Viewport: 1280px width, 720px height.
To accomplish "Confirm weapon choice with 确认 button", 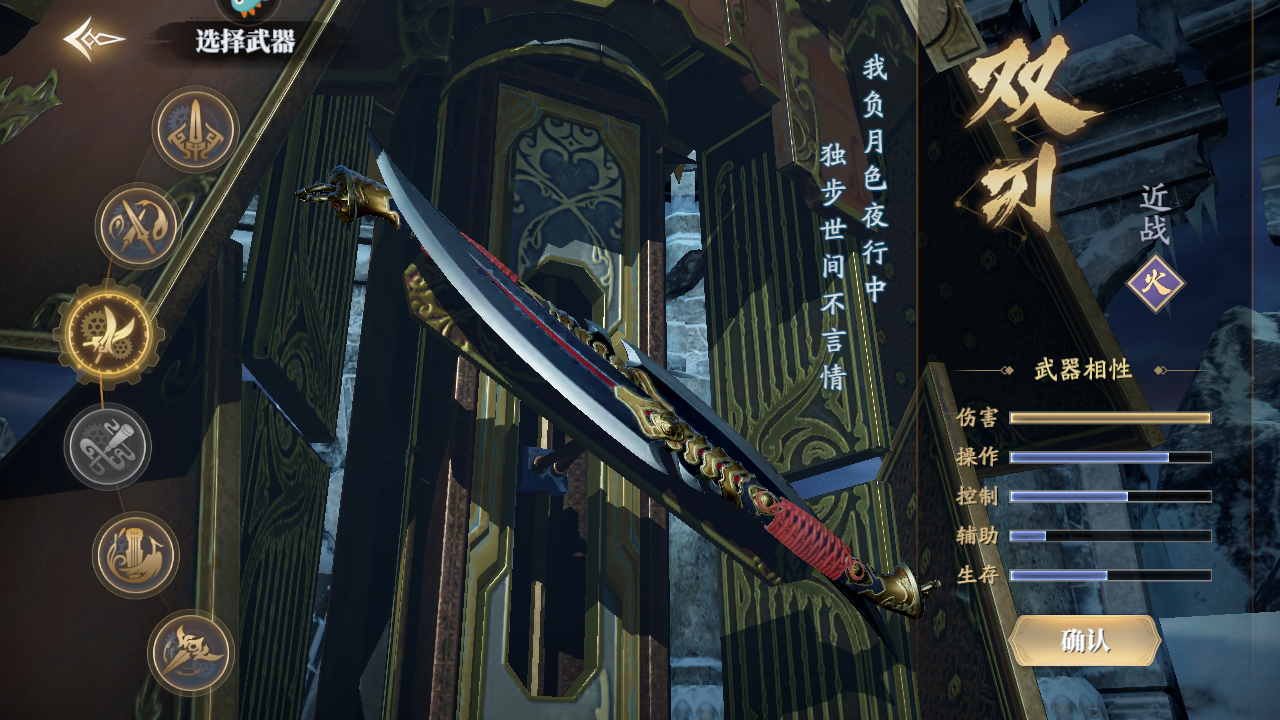I will tap(1085, 641).
